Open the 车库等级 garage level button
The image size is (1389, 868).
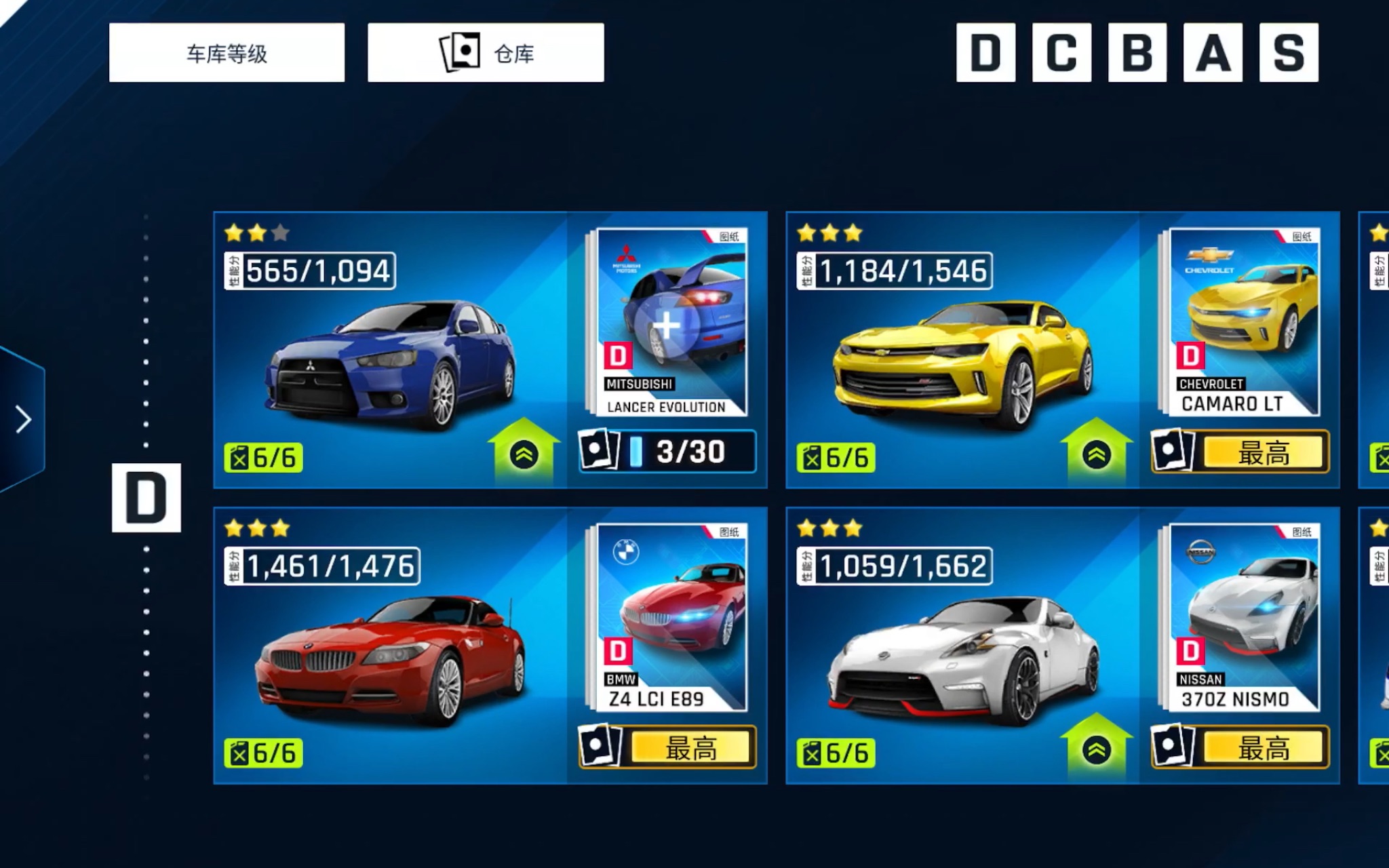[227, 53]
